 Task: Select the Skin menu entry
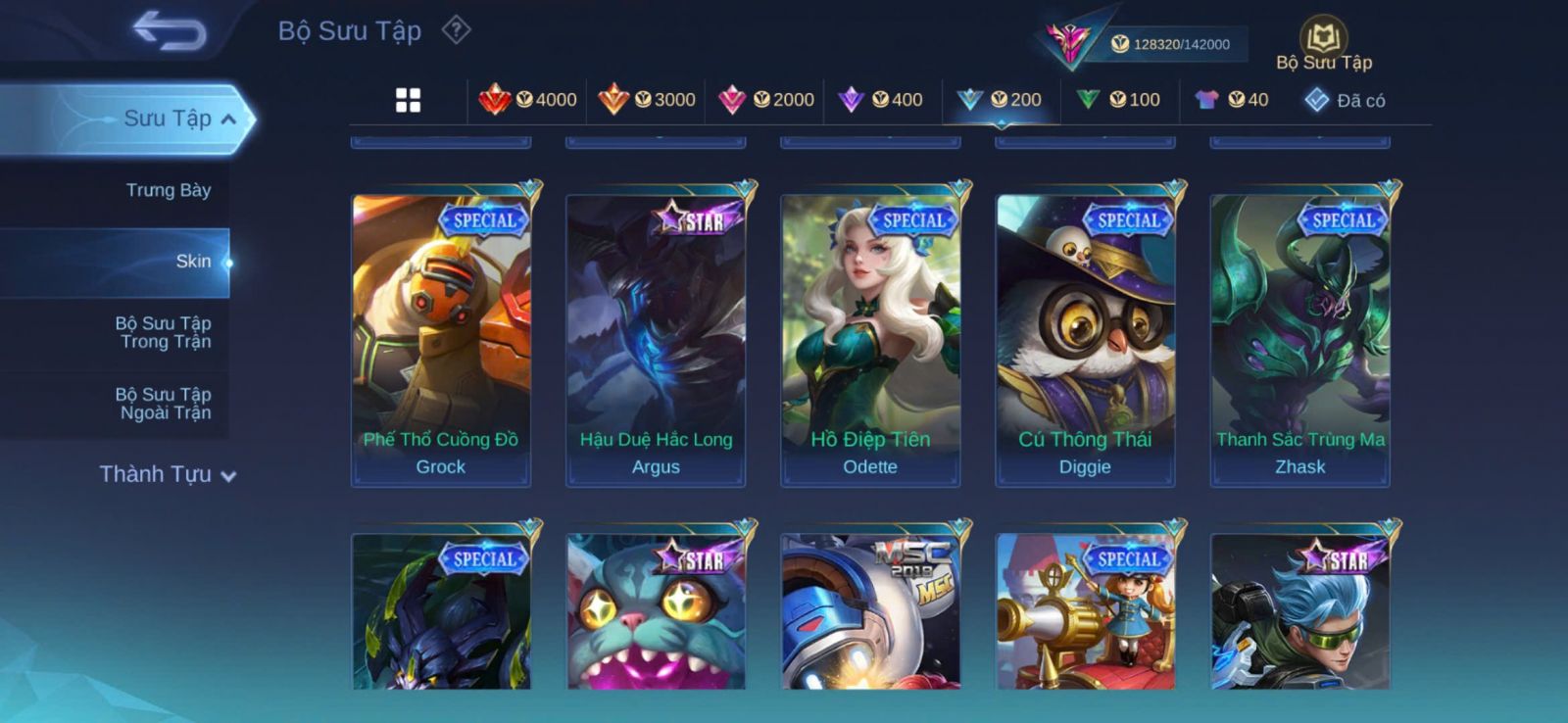193,262
